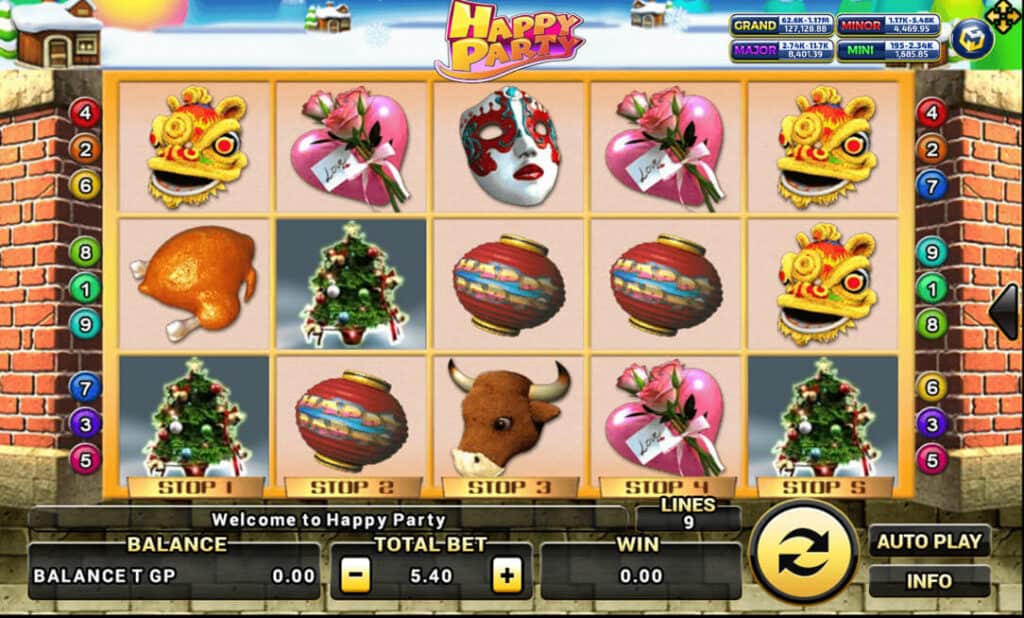The height and width of the screenshot is (618, 1024).
Task: Start Auto Play mode
Action: tap(929, 542)
